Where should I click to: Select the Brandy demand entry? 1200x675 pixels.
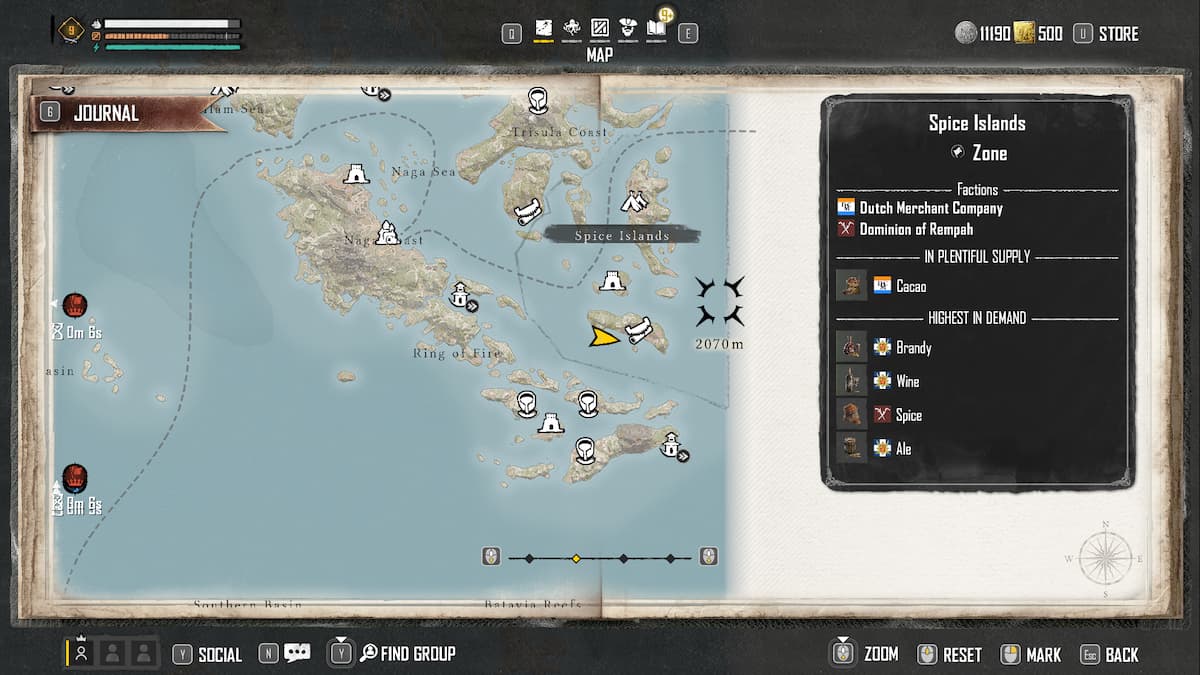point(913,348)
